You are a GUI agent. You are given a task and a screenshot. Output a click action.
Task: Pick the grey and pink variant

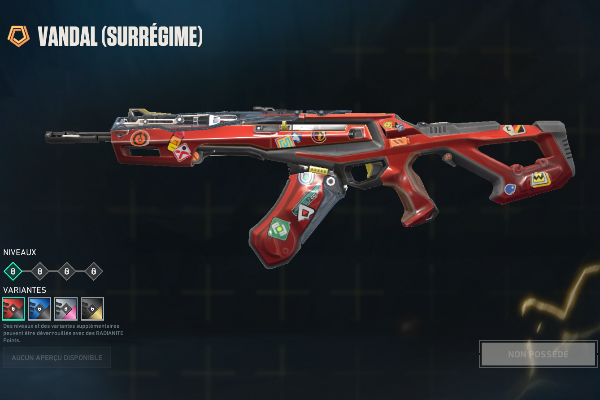point(66,308)
